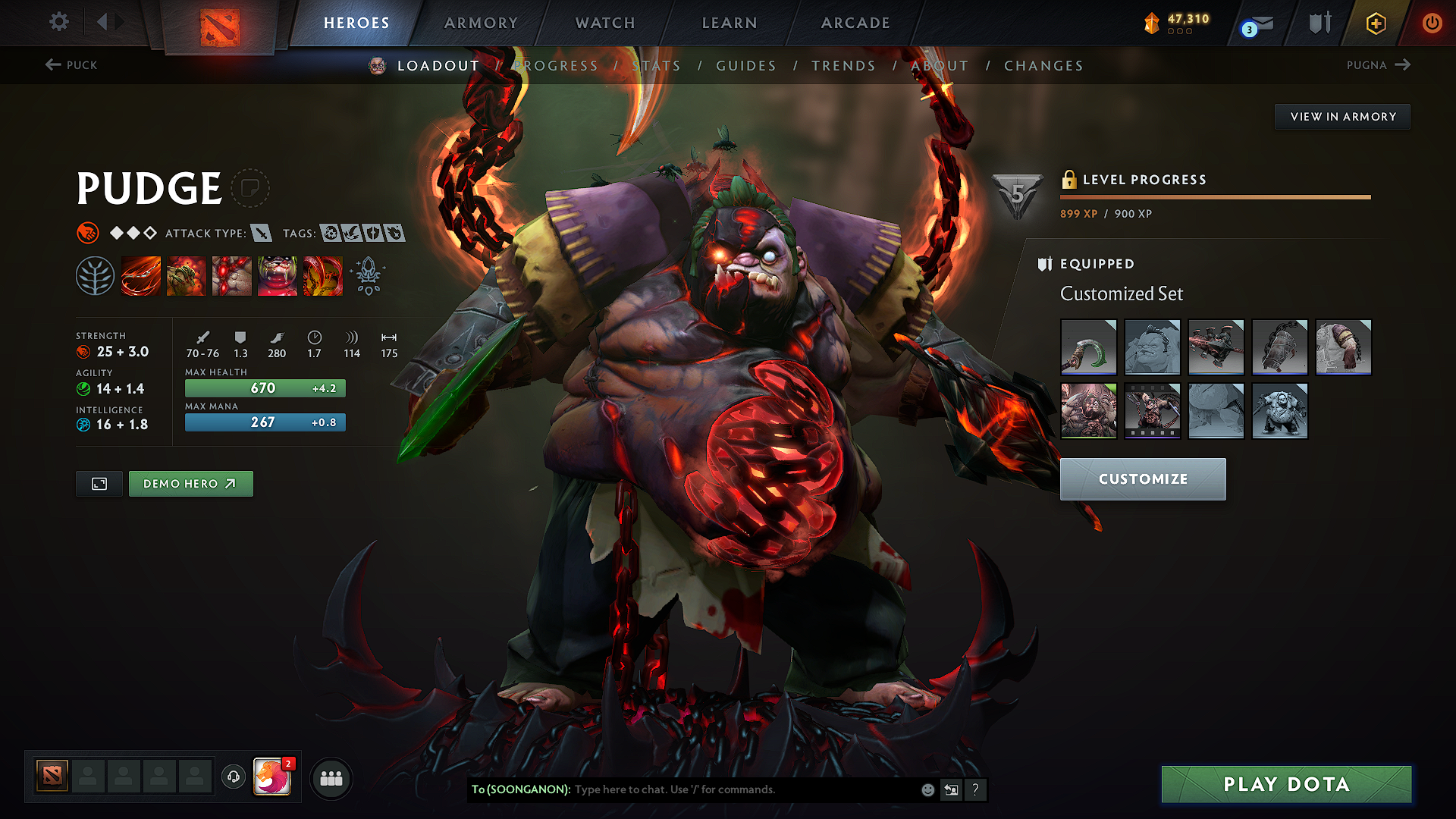The image size is (1456, 819).
Task: Click the melee attack type icon
Action: coord(262,234)
